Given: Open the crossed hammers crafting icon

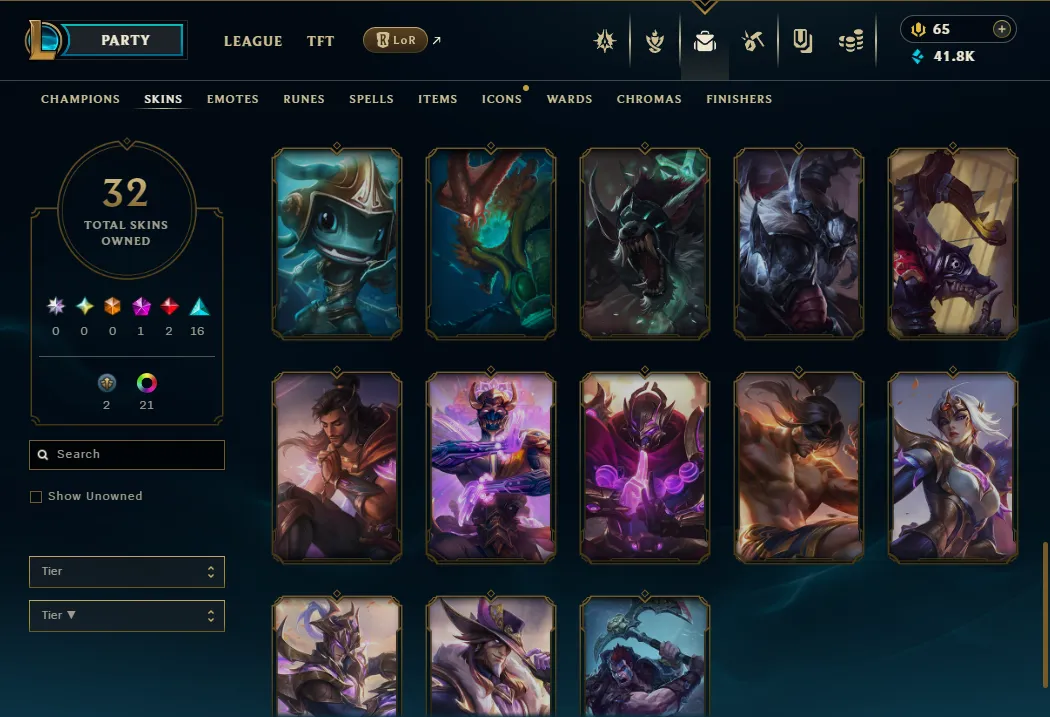Looking at the screenshot, I should click(753, 41).
